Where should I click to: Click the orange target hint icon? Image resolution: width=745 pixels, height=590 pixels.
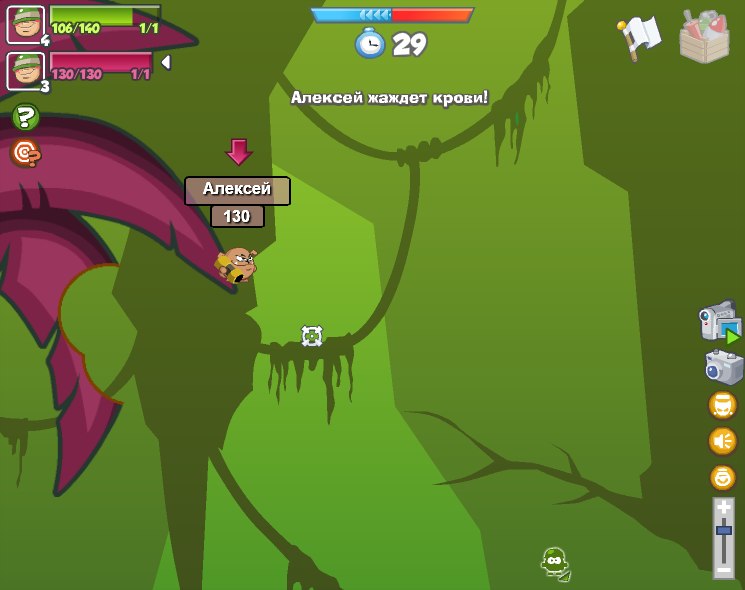tap(26, 153)
